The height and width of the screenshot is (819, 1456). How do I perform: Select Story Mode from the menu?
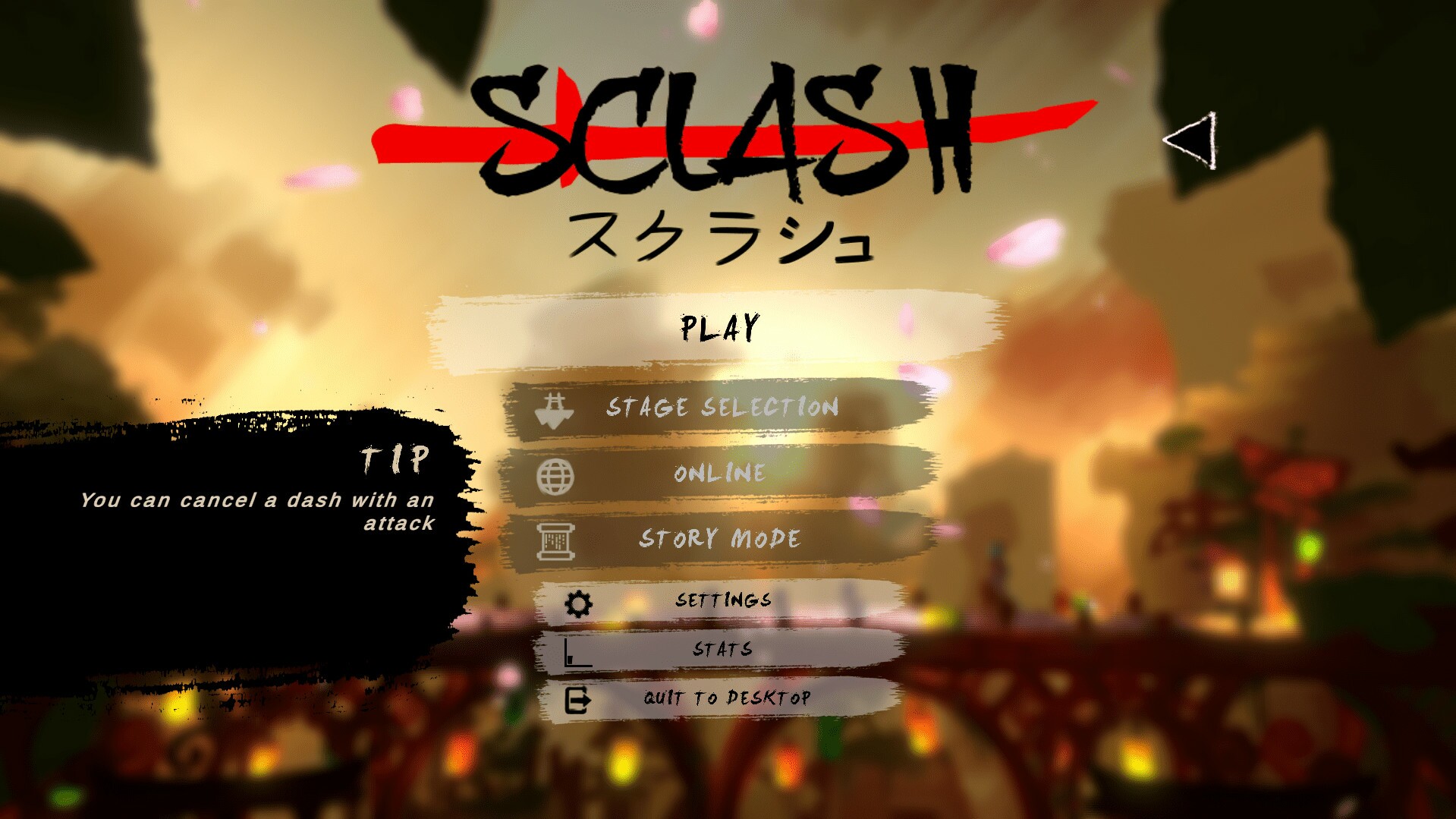tap(719, 539)
